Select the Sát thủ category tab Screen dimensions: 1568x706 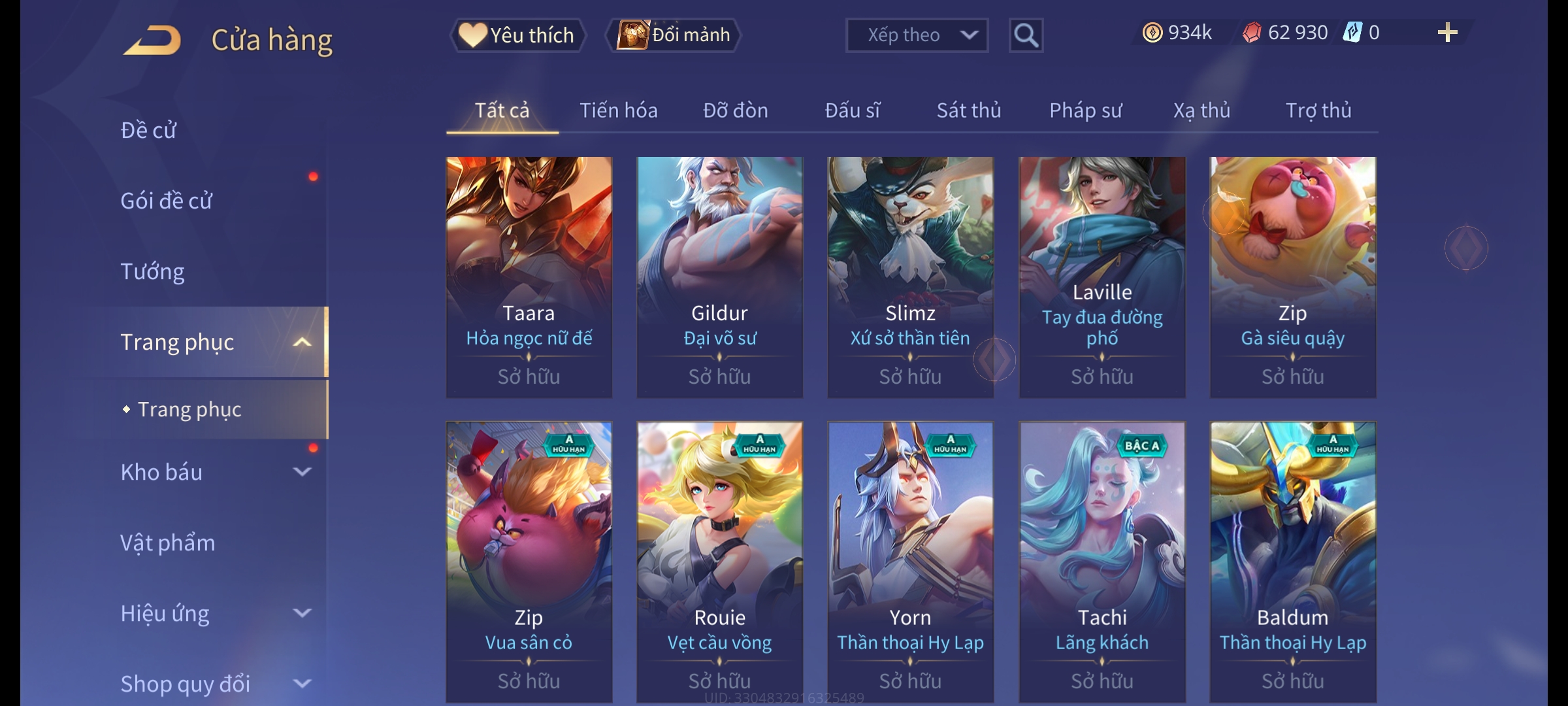[x=968, y=110]
